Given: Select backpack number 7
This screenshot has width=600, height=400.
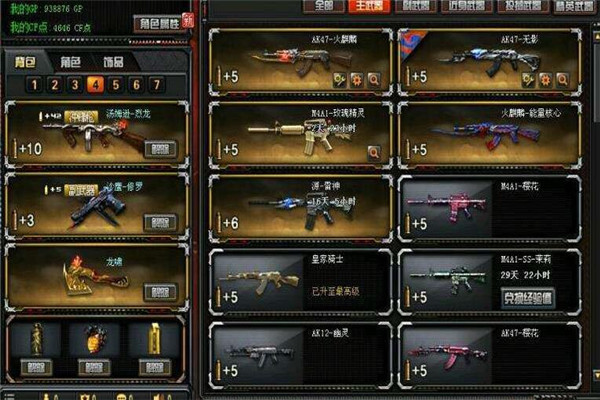Looking at the screenshot, I should 155,84.
